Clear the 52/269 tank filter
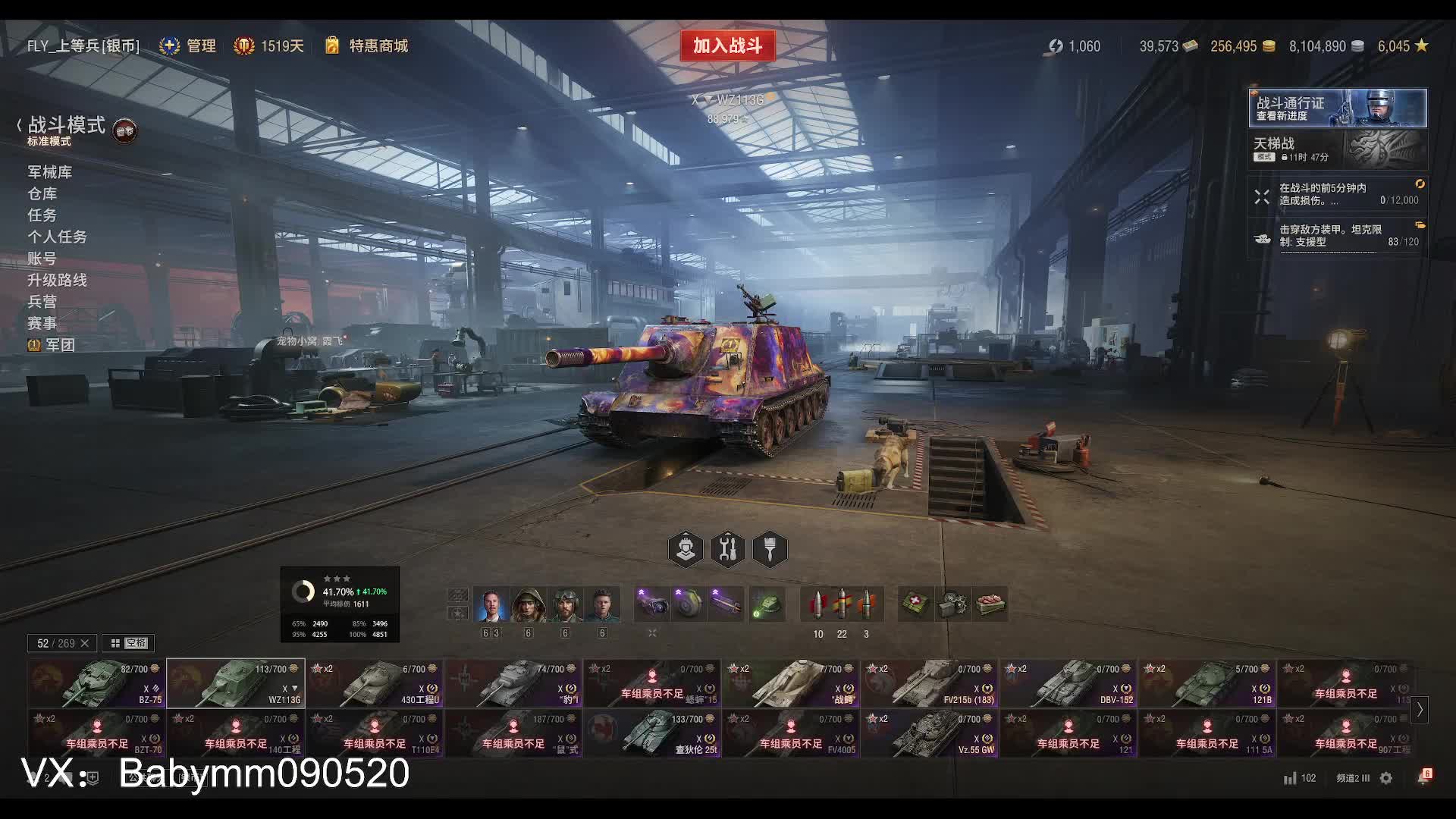The width and height of the screenshot is (1456, 819). coord(84,643)
